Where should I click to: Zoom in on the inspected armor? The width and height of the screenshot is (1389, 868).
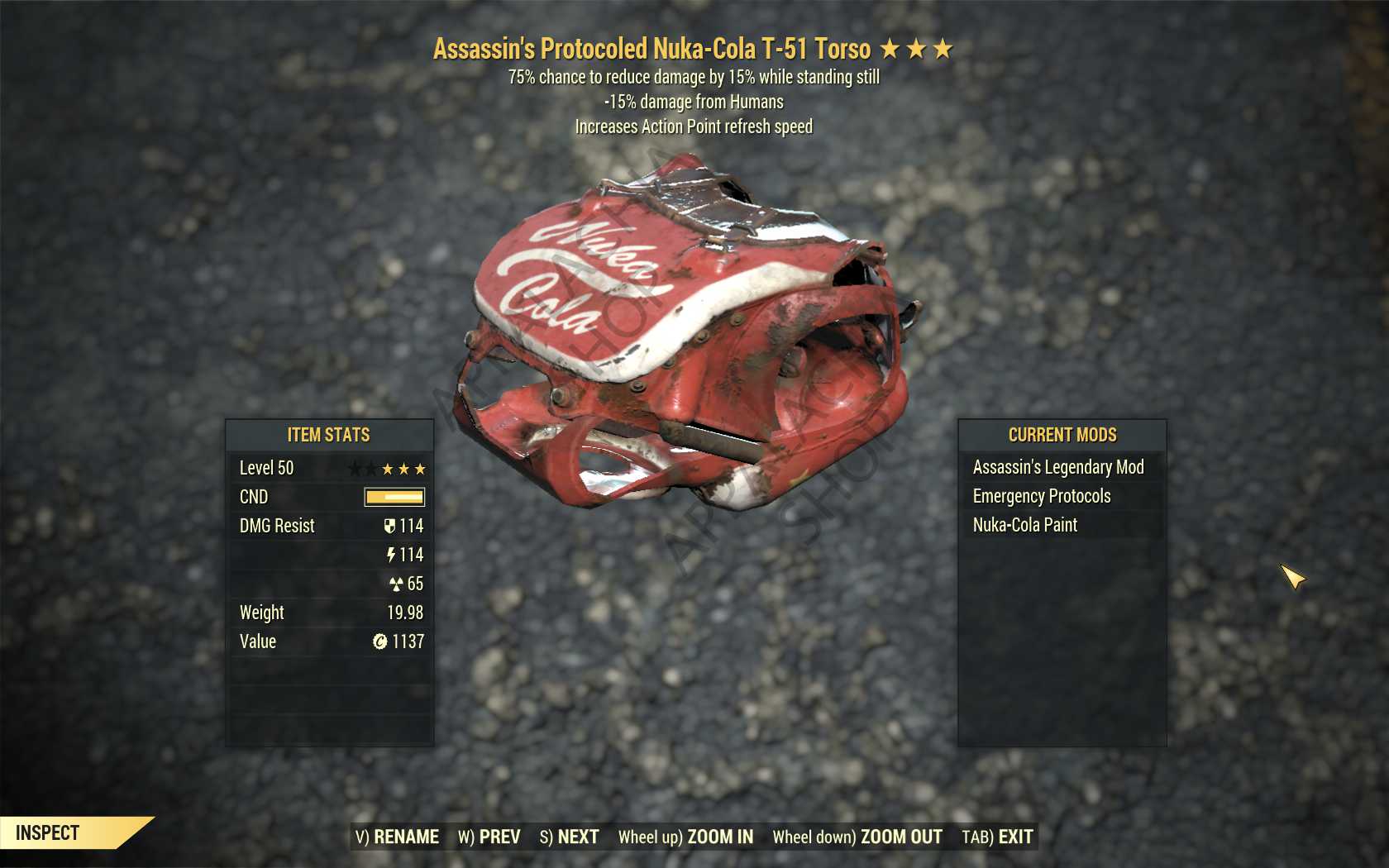coord(686,837)
